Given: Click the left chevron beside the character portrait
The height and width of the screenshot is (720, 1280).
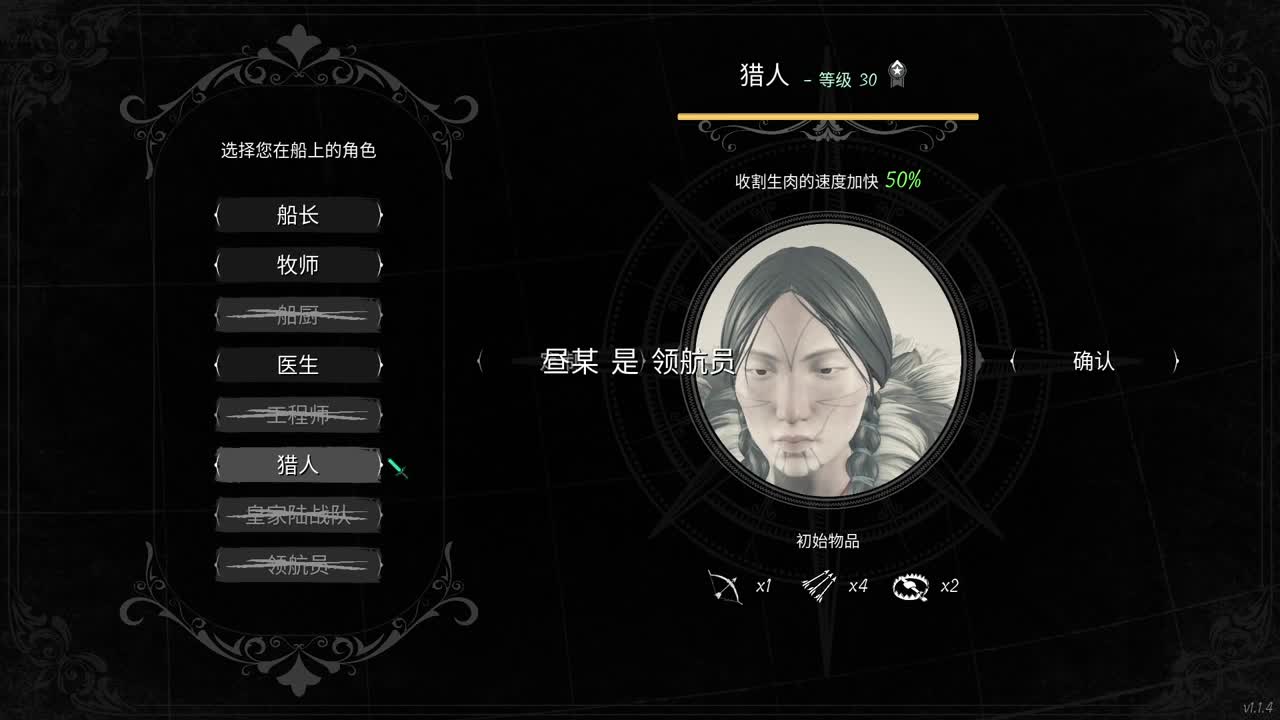Looking at the screenshot, I should point(480,362).
